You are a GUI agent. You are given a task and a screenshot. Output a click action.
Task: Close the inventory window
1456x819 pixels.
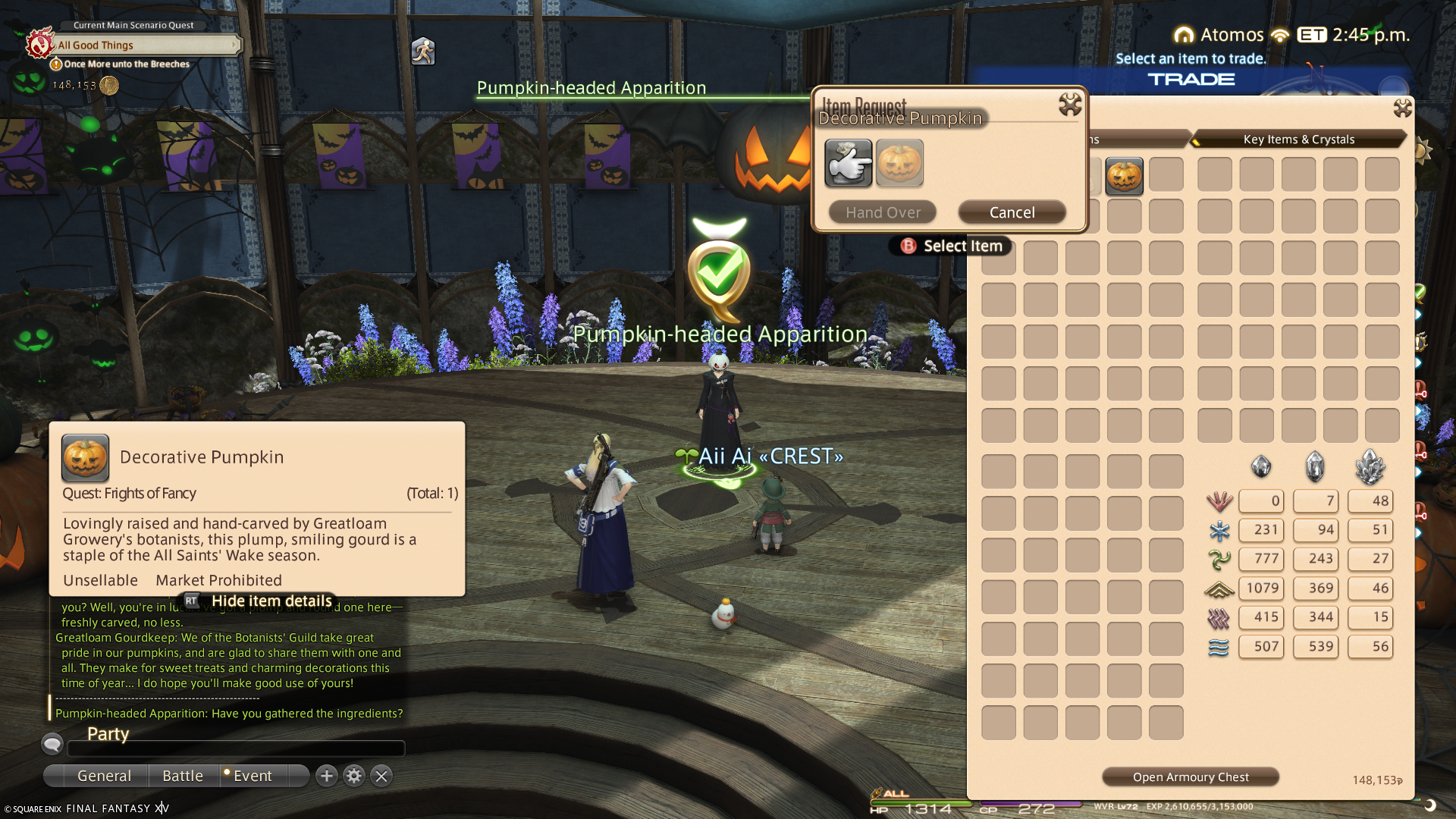click(x=1402, y=108)
